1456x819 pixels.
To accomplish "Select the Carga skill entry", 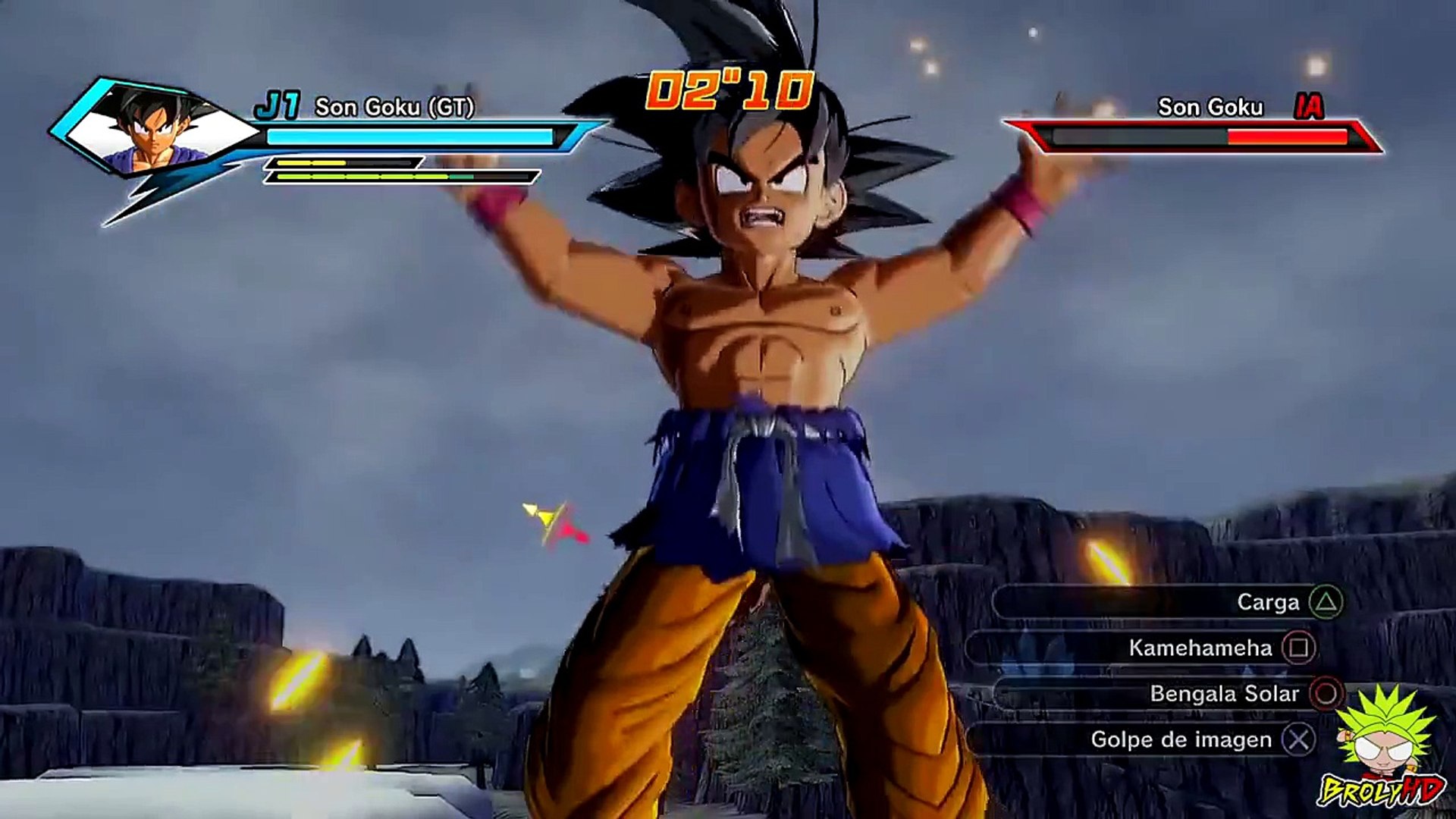I will (x=1268, y=602).
